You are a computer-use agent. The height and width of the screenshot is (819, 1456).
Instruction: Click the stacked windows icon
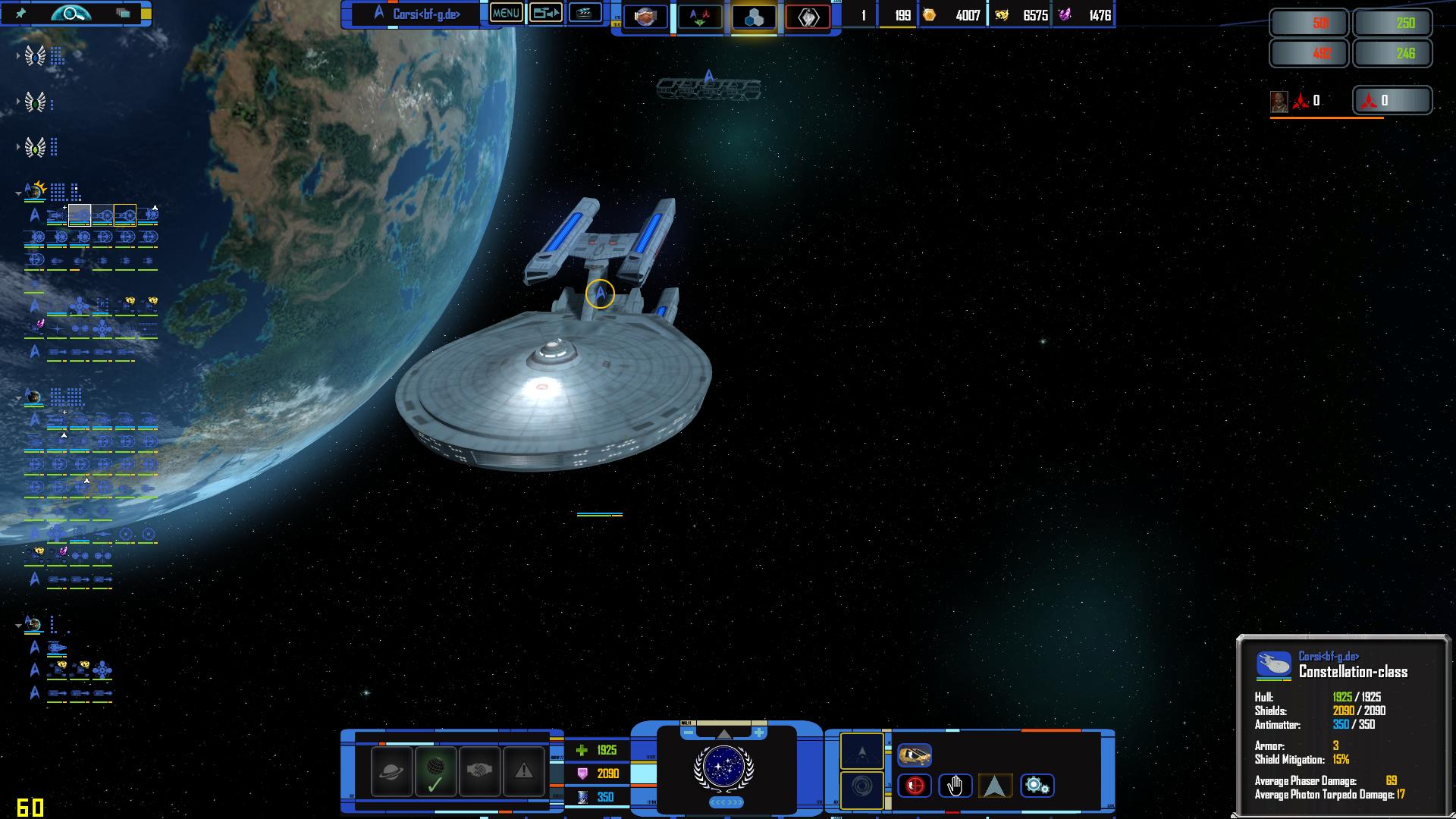point(123,14)
